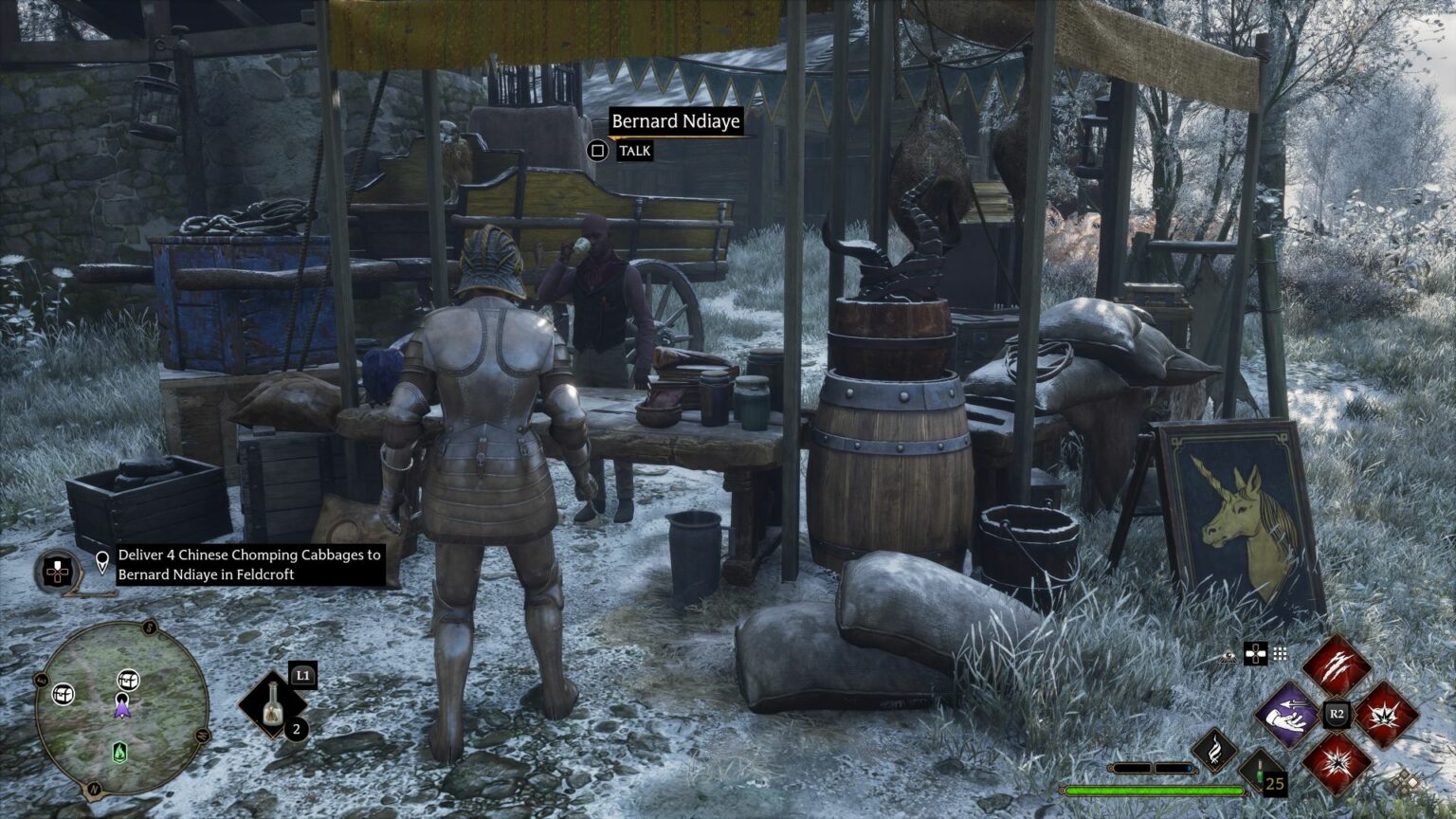Open the circular minimap
Image resolution: width=1456 pixels, height=819 pixels.
[x=121, y=707]
